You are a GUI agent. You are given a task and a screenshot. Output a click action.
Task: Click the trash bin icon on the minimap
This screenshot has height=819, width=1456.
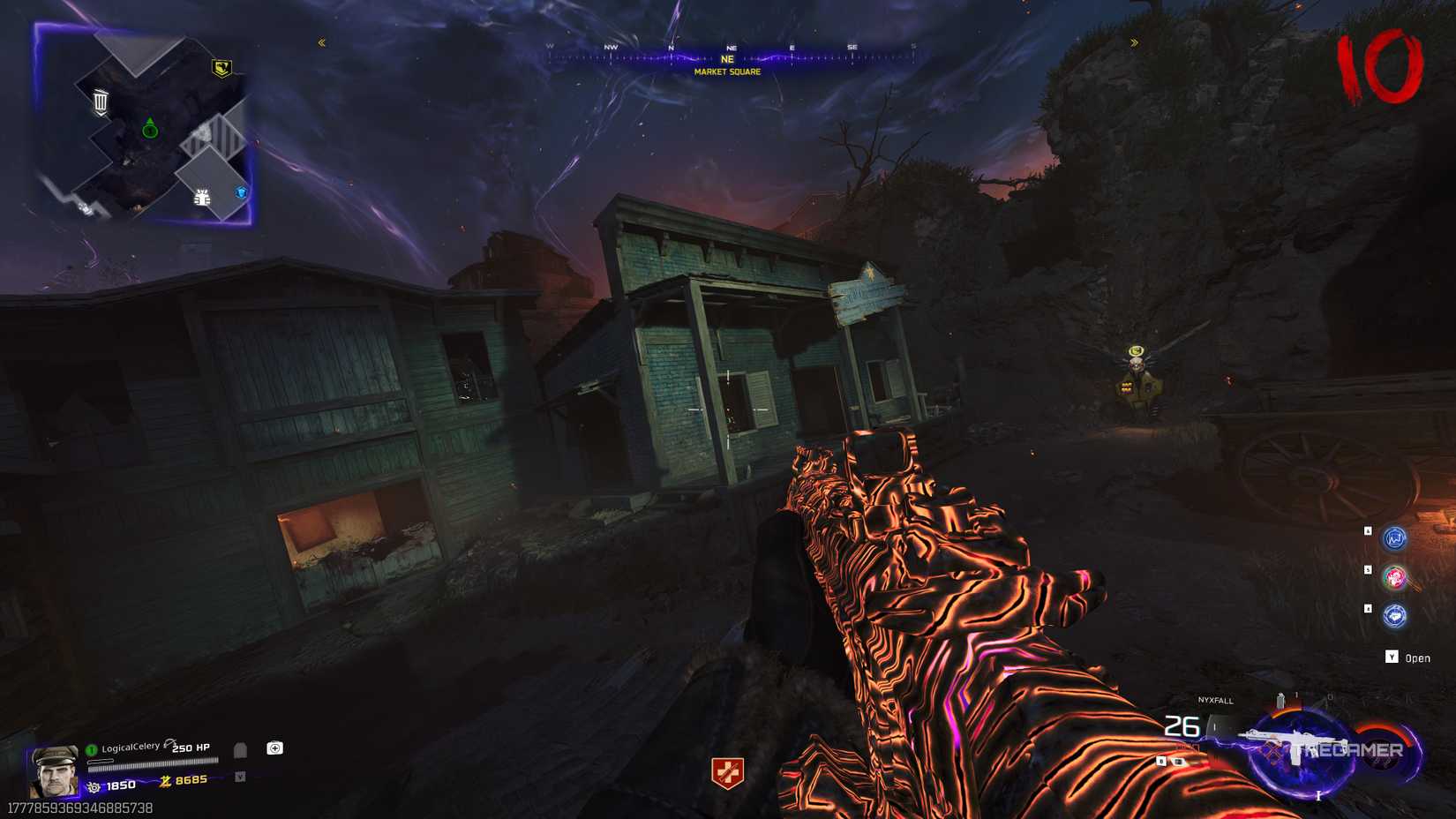point(101,101)
